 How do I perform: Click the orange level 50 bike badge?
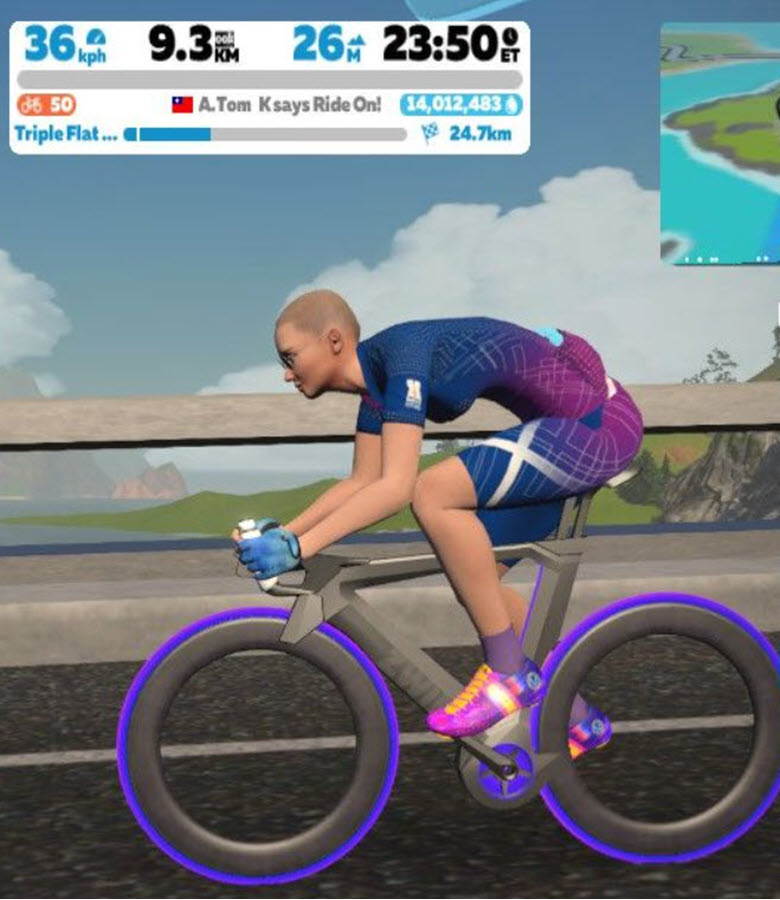tap(47, 104)
